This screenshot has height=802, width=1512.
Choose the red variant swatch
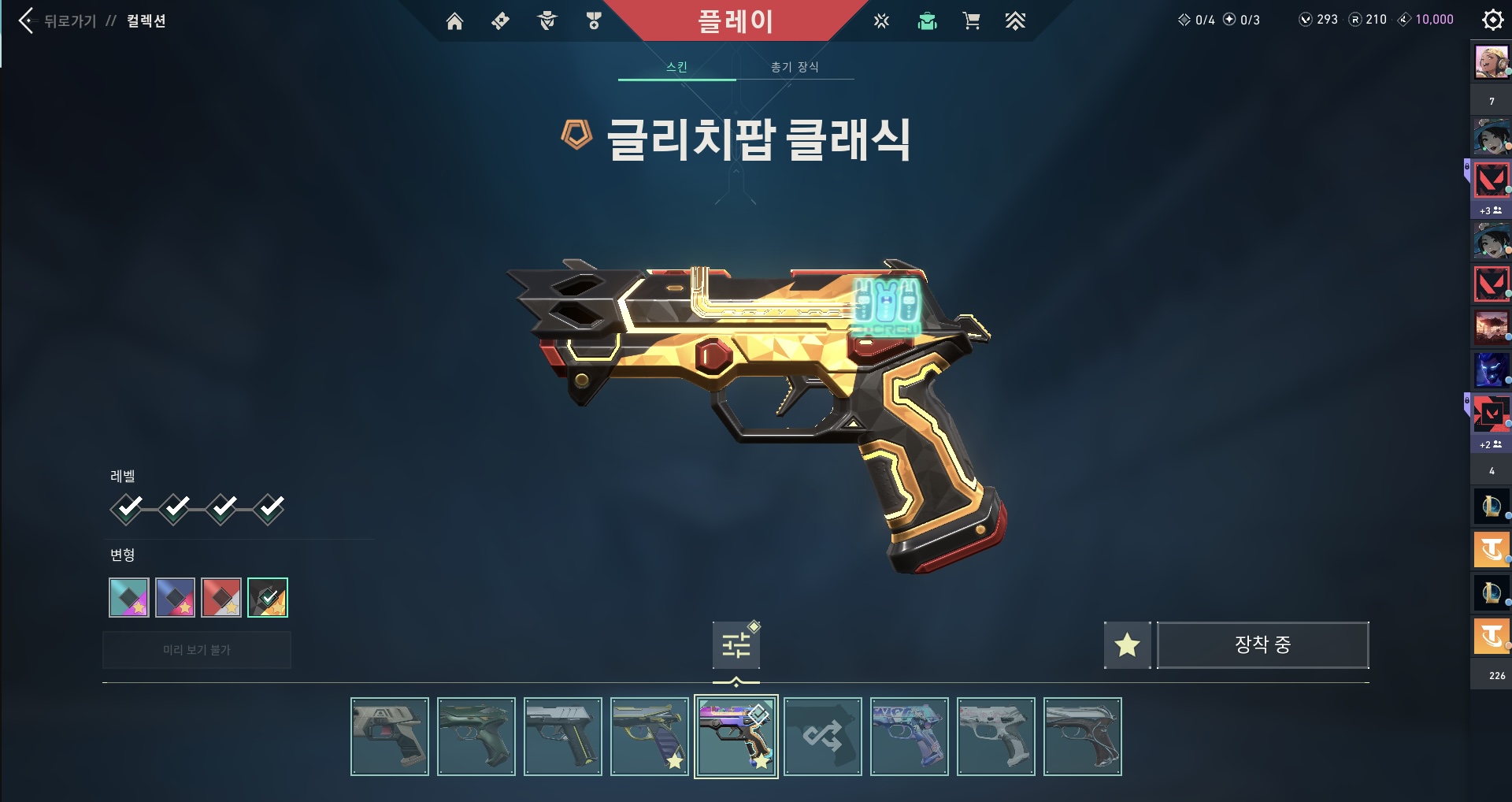coord(221,597)
